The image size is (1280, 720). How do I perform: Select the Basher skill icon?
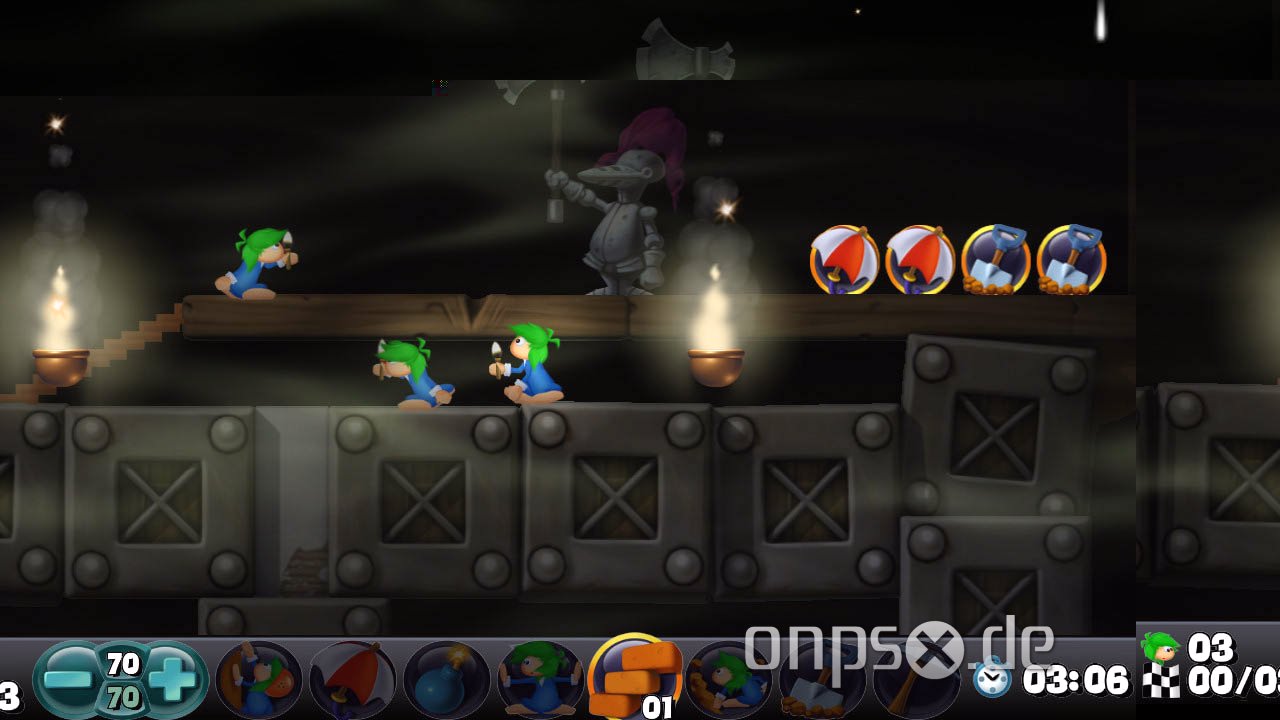(x=730, y=680)
